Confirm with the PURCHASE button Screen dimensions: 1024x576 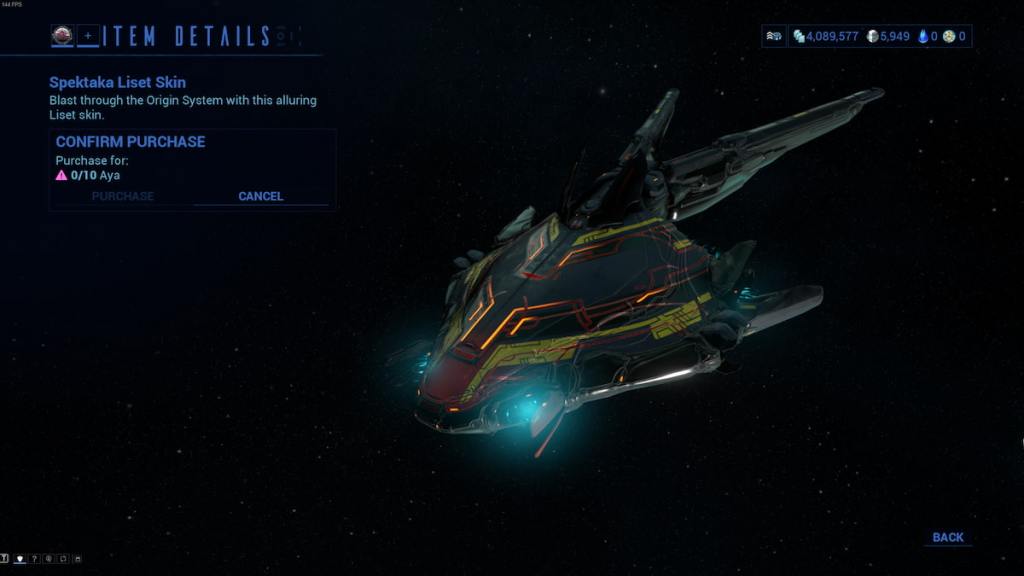122,196
